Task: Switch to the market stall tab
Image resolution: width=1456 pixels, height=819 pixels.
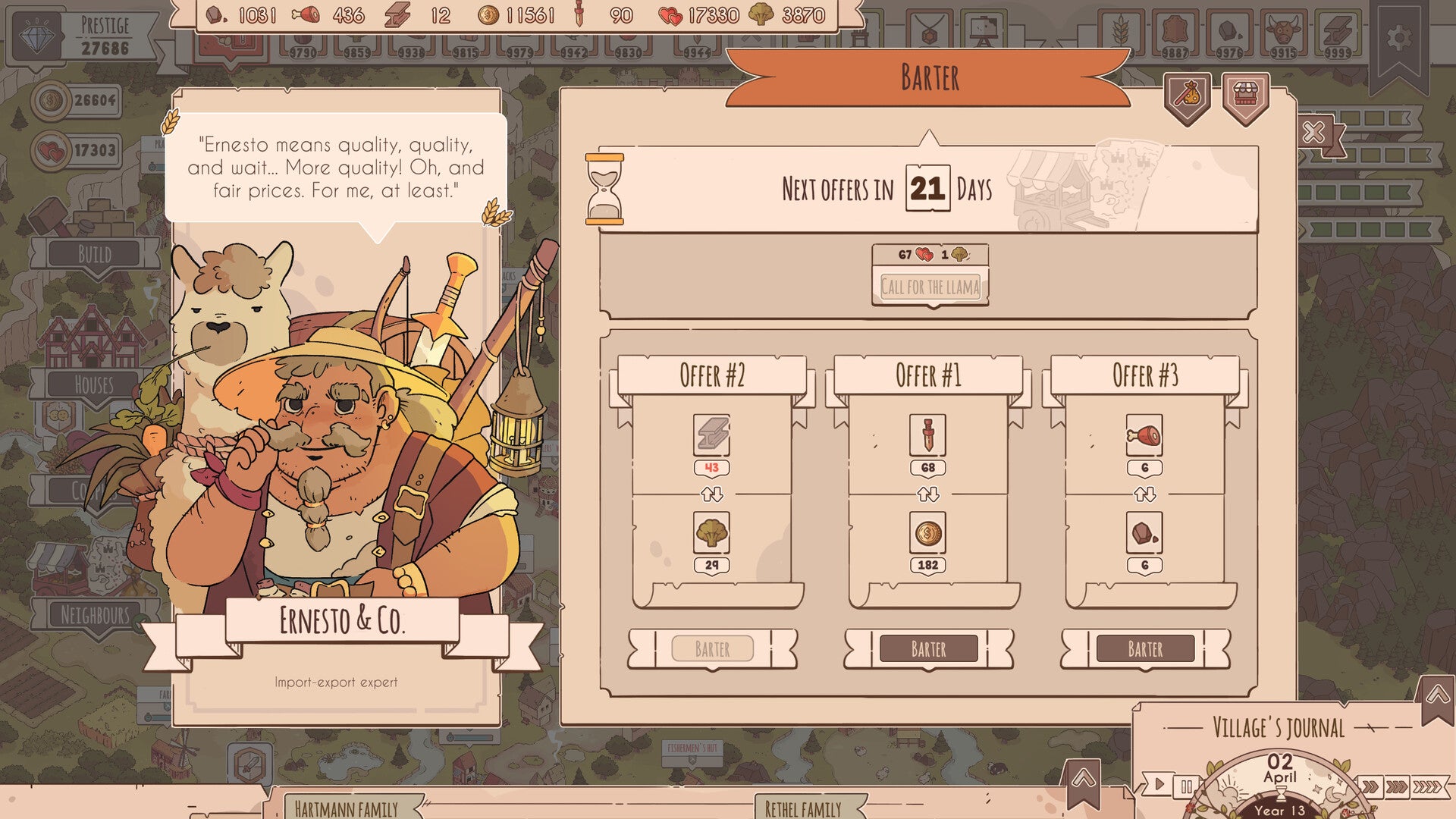Action: pos(1245,96)
